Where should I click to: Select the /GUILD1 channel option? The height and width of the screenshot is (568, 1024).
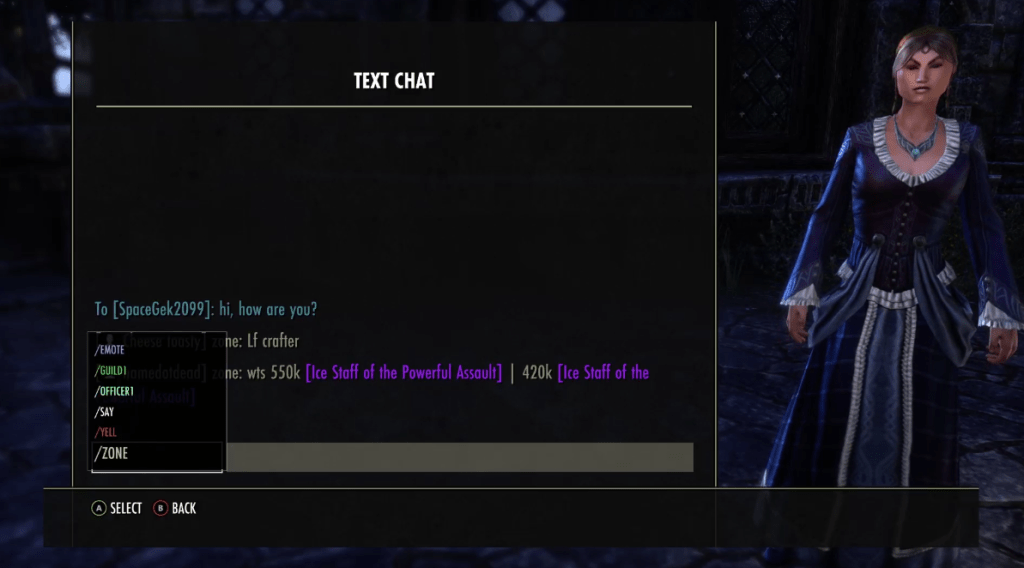(111, 371)
